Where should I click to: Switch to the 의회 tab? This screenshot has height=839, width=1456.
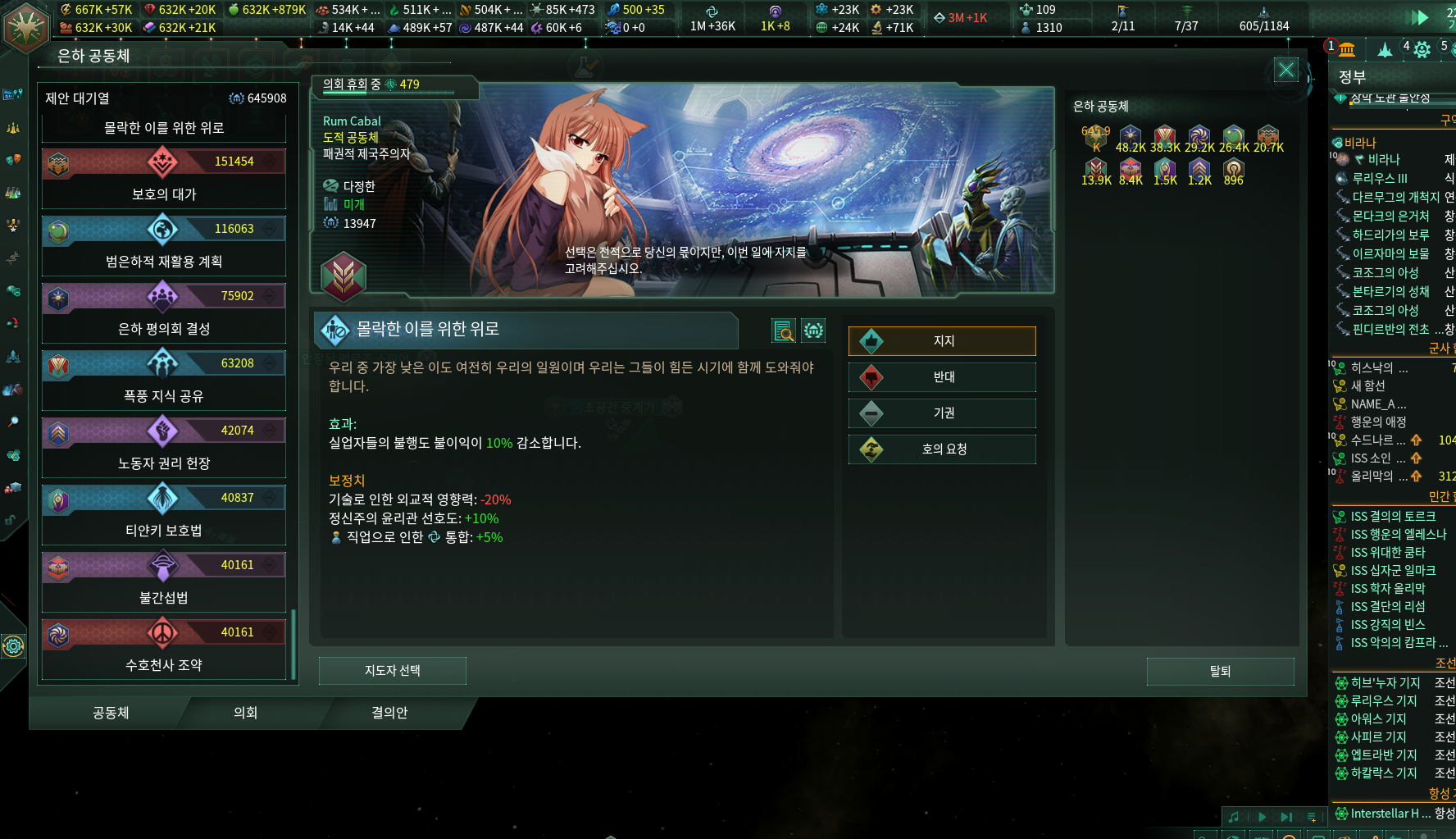[245, 713]
